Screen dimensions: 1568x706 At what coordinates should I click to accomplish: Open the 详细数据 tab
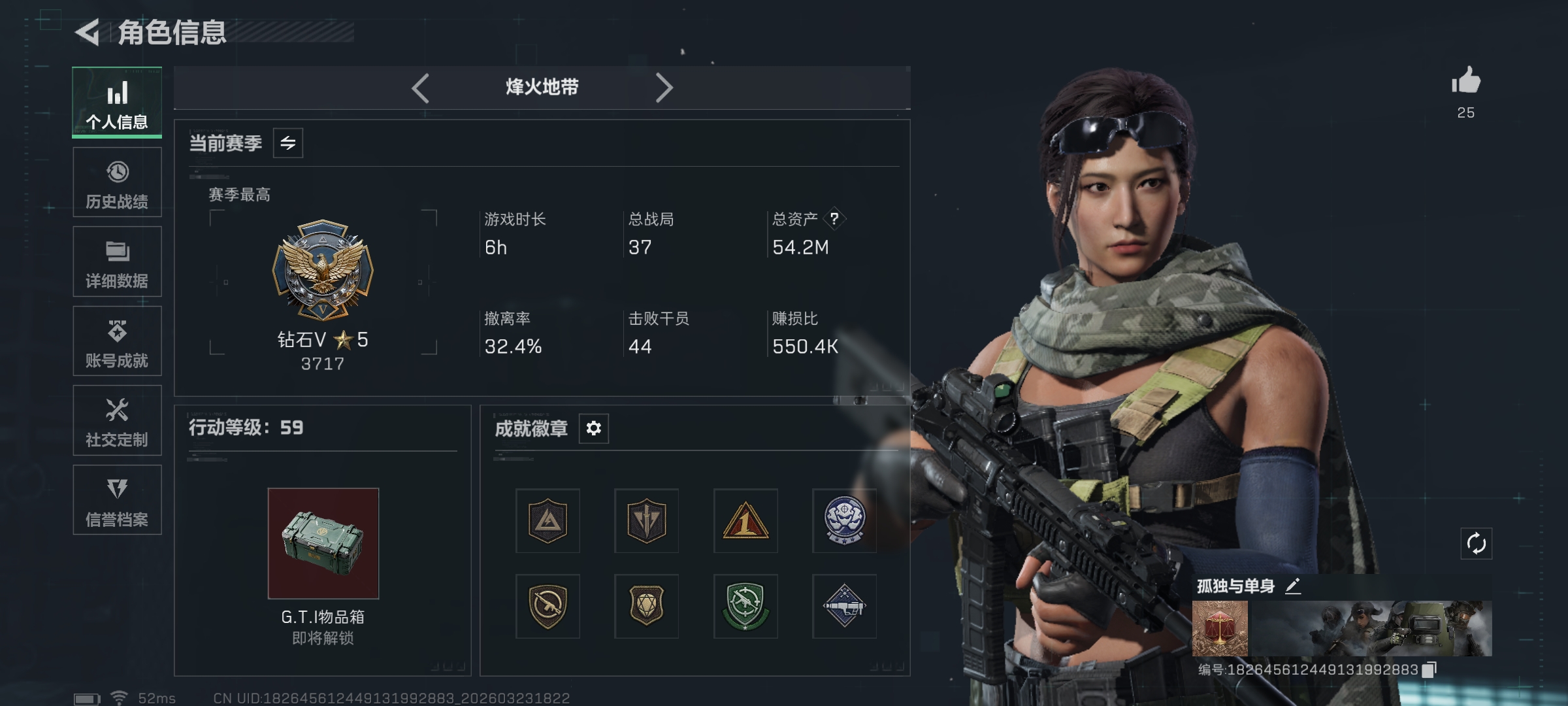[118, 262]
